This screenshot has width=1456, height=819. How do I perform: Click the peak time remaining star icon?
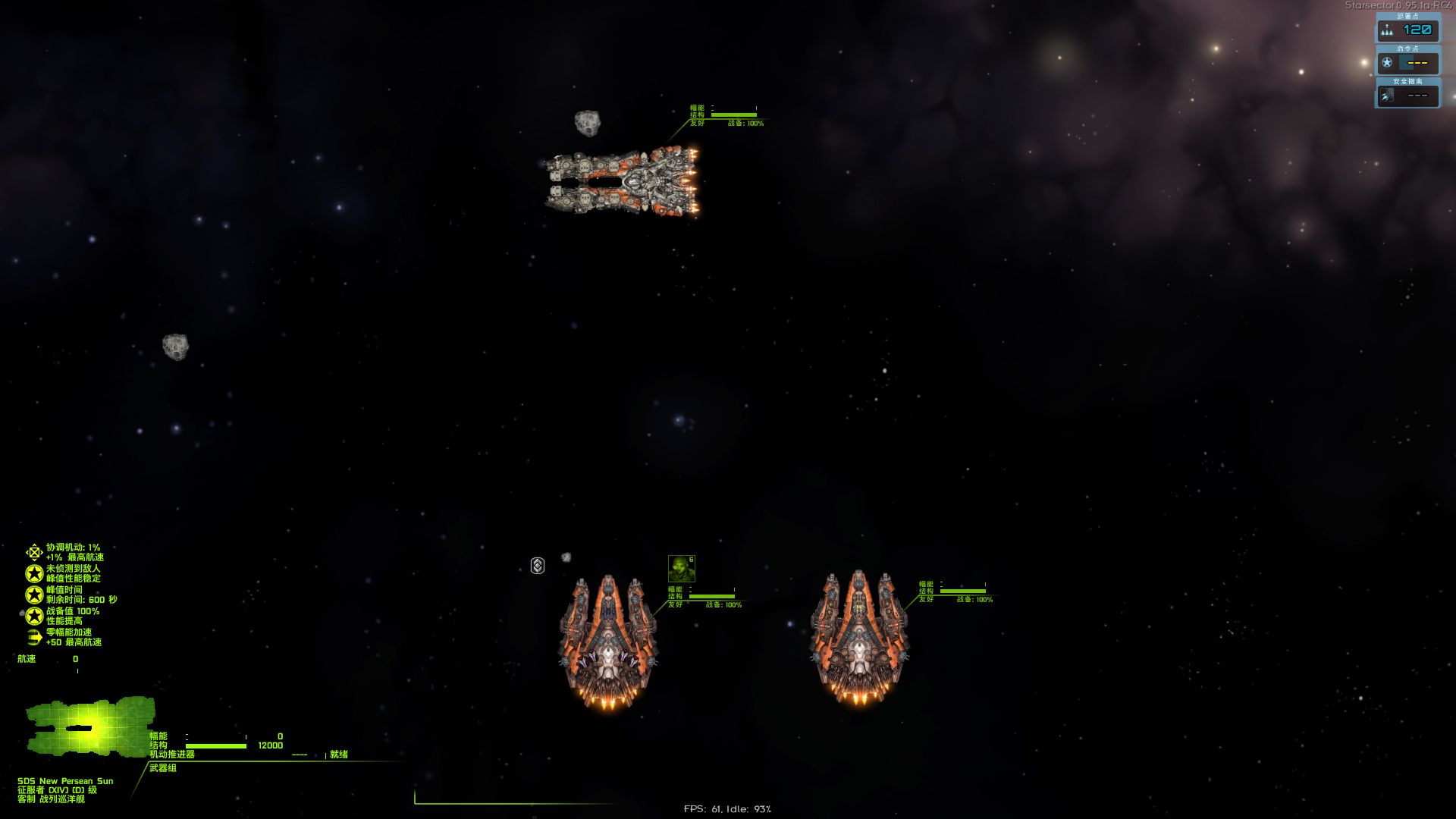coord(34,595)
